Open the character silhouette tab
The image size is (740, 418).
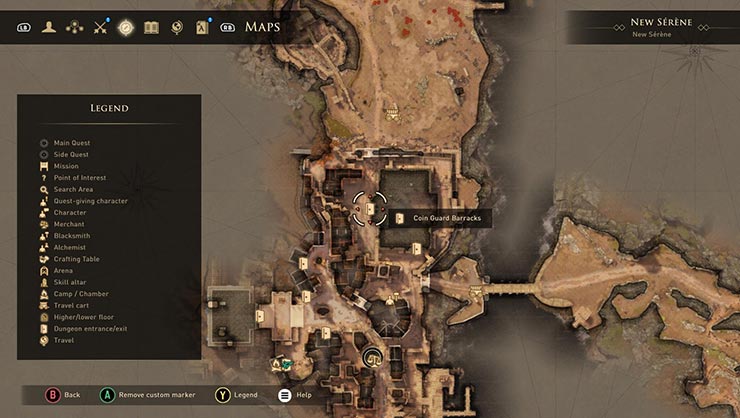tap(48, 27)
